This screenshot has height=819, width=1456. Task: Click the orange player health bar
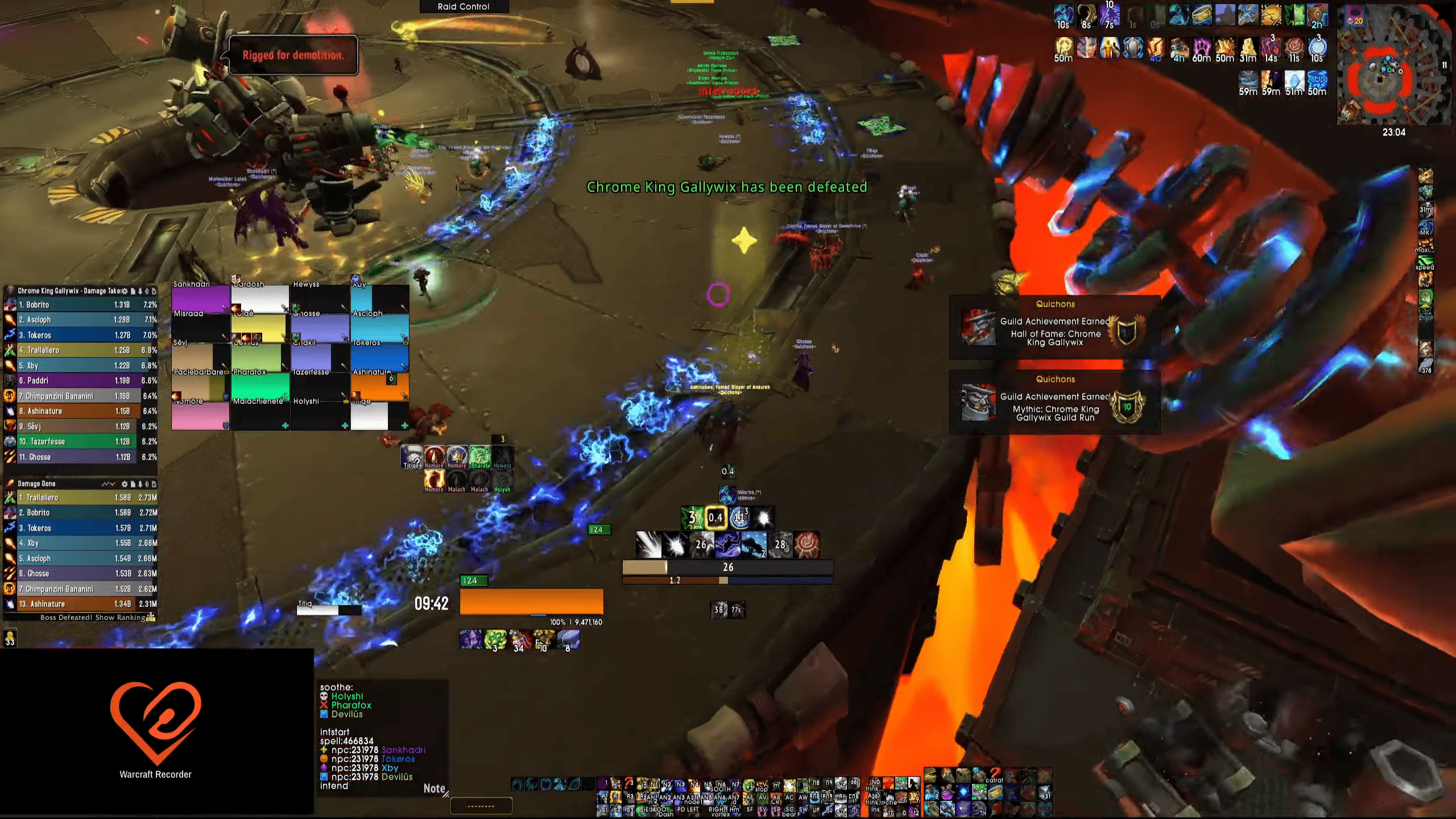tap(531, 602)
